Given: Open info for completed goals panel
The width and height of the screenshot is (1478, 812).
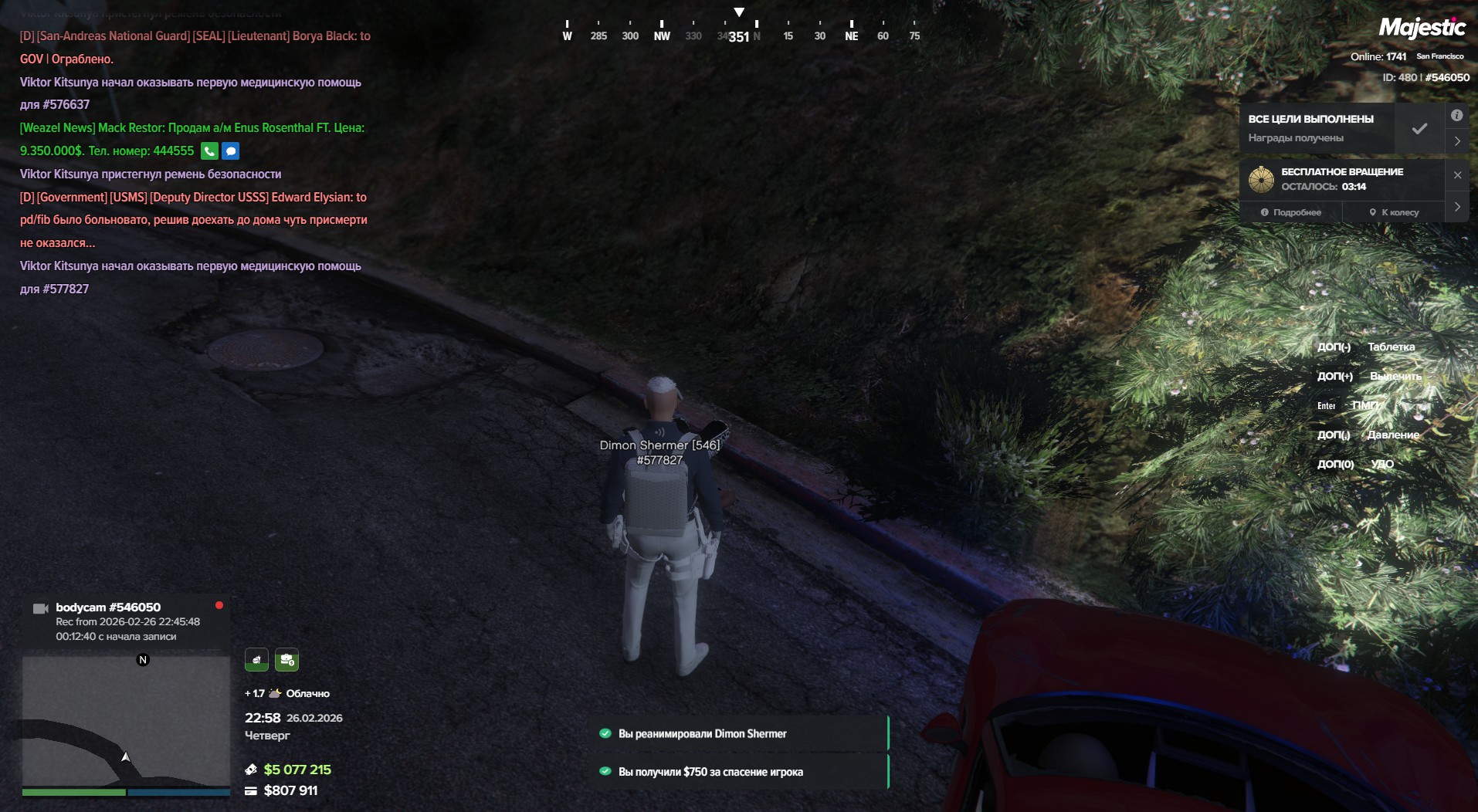Looking at the screenshot, I should (x=1456, y=116).
